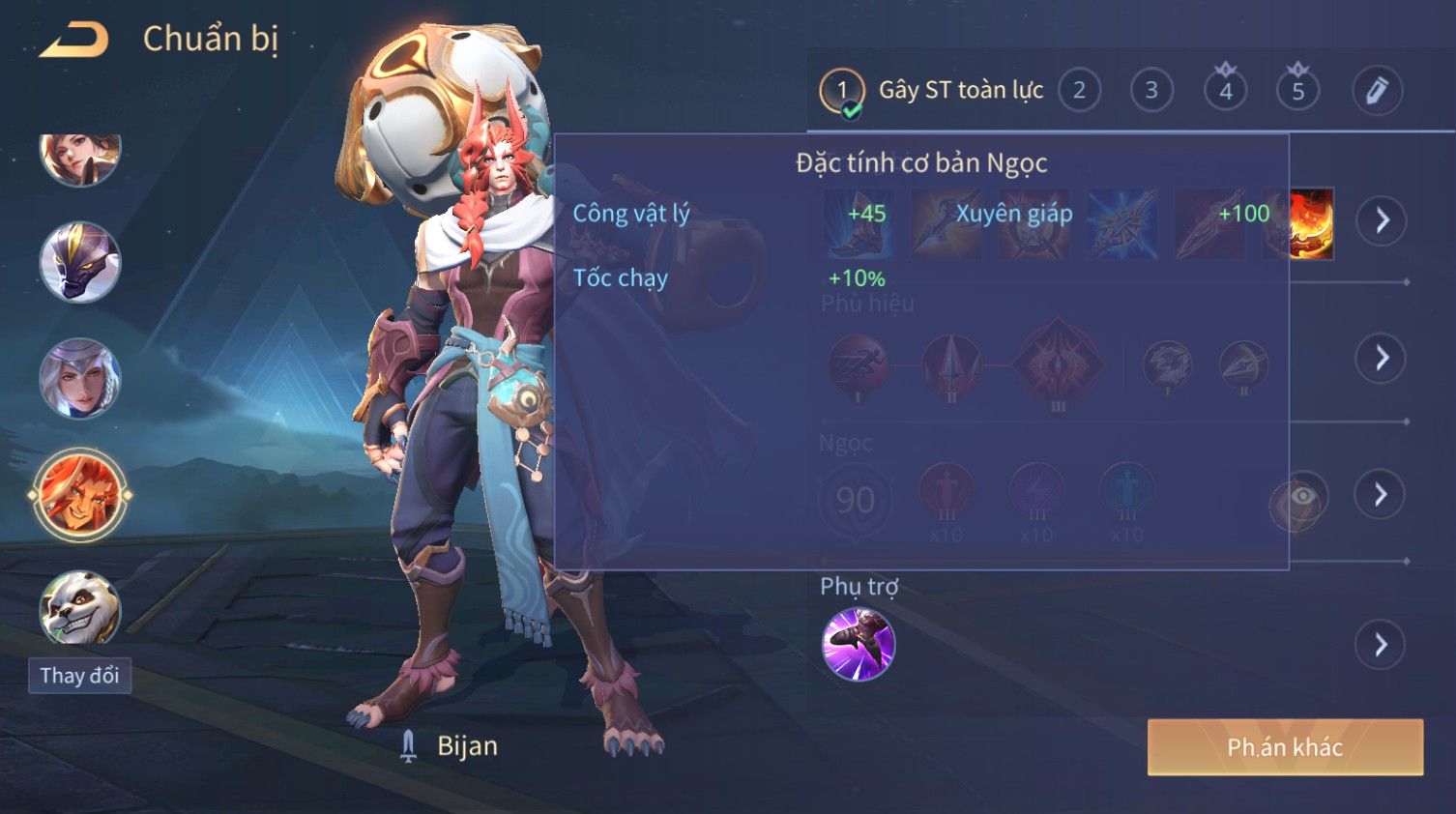Screen dimensions: 1456x814
Task: Toggle the Ngọc eye visibility icon
Action: point(1301,497)
